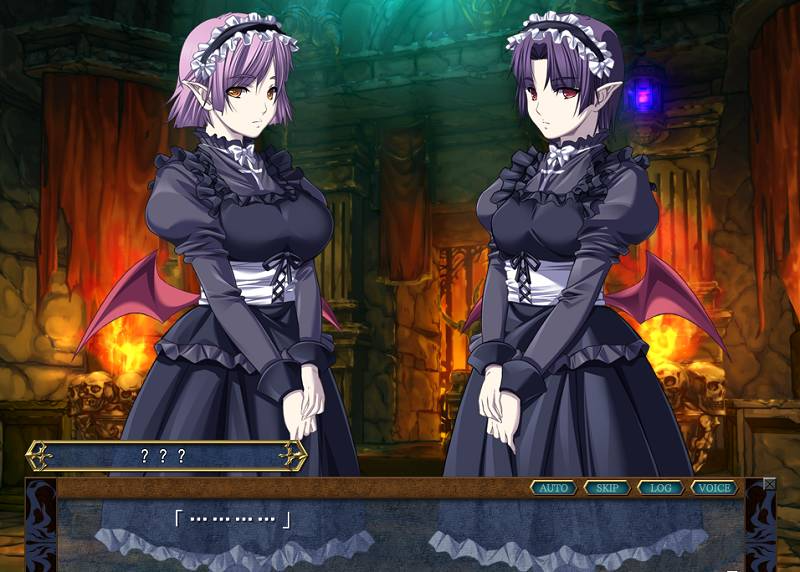Enable AUTO text advance mode

[x=553, y=488]
